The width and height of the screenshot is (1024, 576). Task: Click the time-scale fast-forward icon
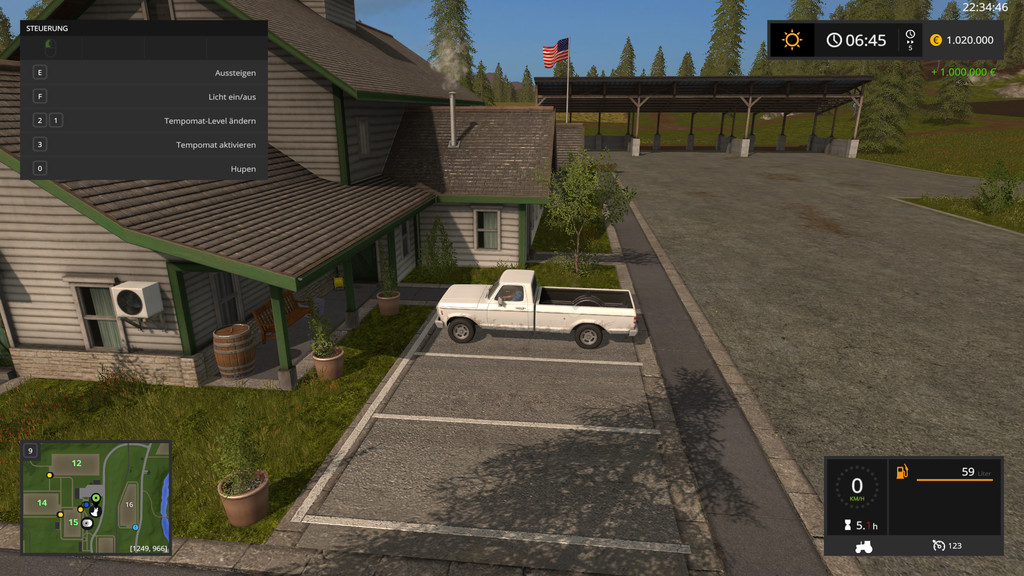(x=910, y=40)
